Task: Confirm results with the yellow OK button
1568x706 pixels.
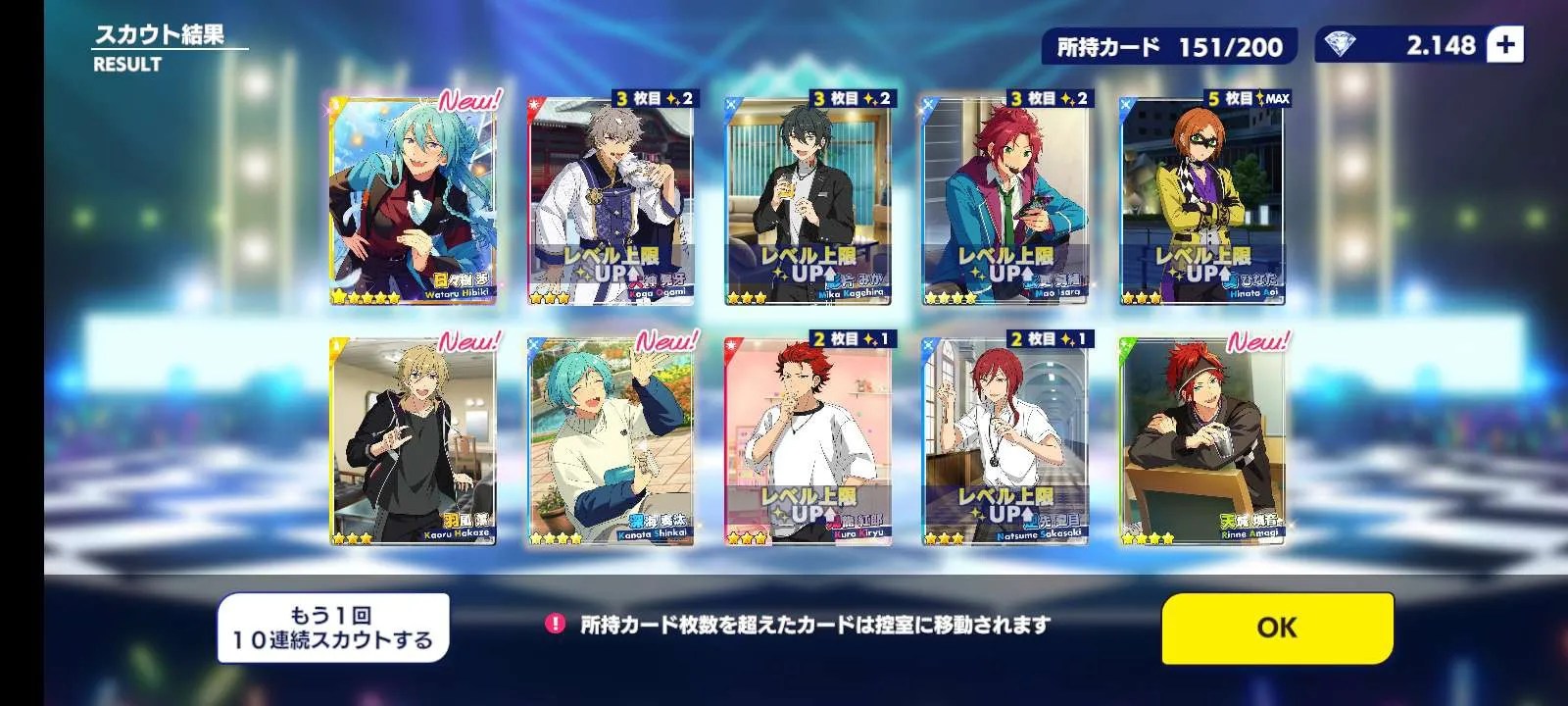Action: point(1277,628)
